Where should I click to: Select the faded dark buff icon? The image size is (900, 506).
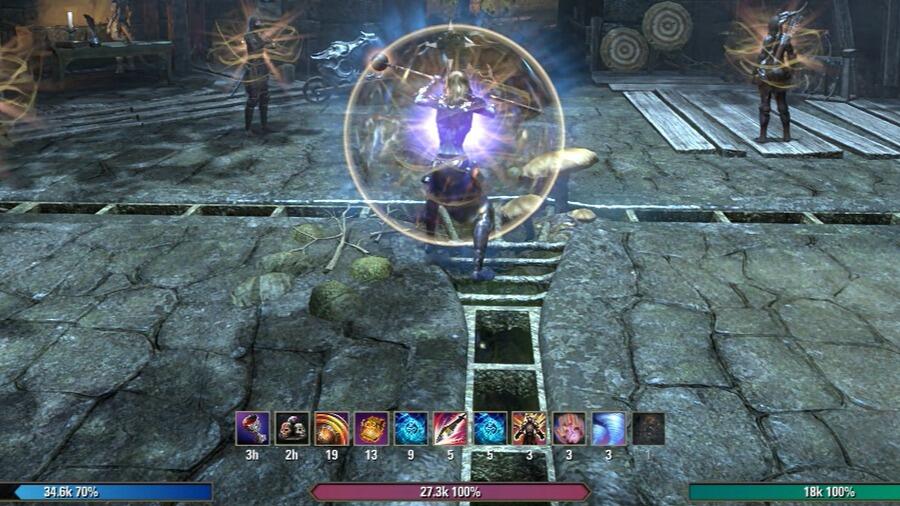[x=648, y=428]
